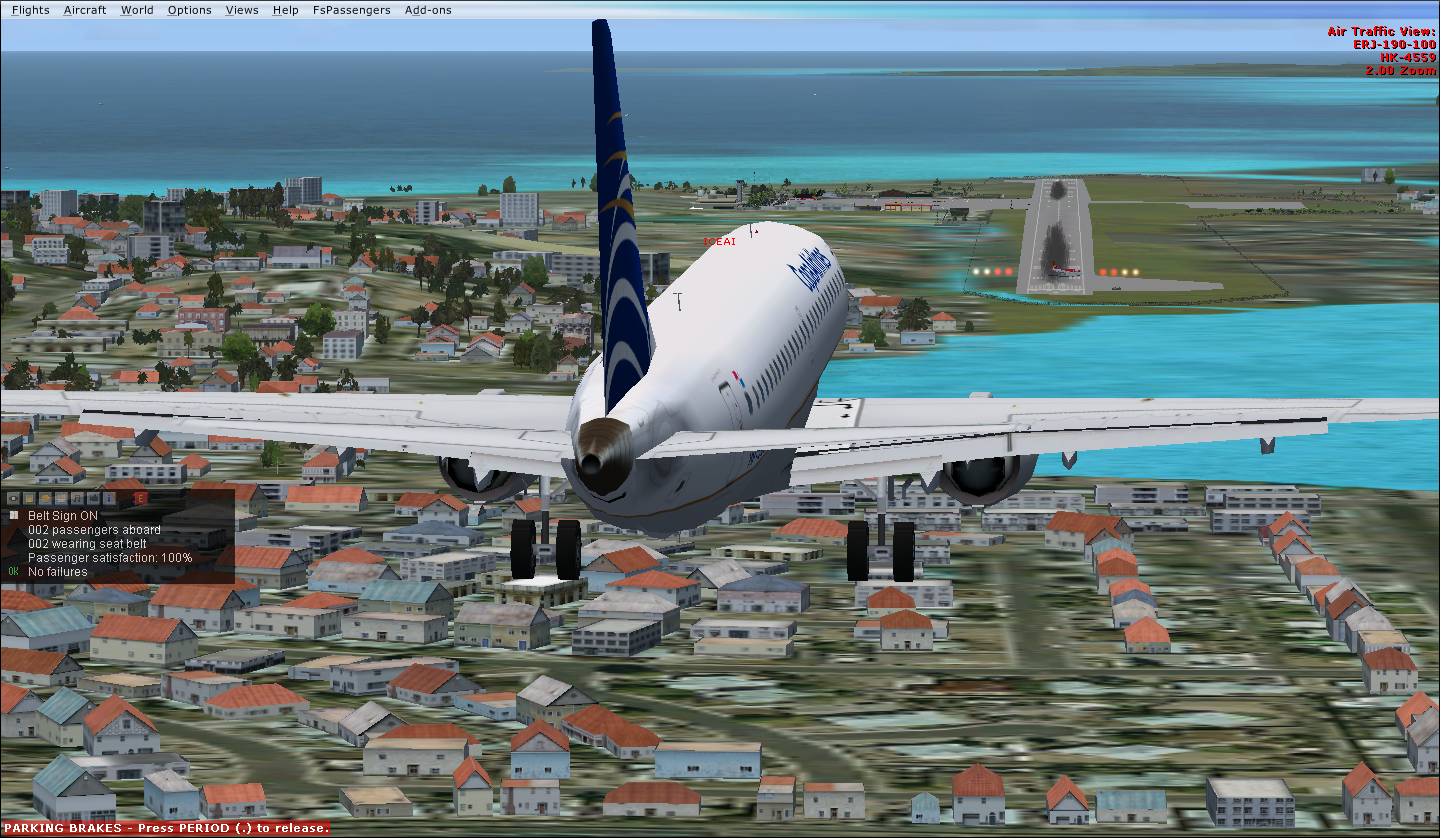This screenshot has height=838, width=1440.
Task: Click the music note icon
Action: [77, 498]
